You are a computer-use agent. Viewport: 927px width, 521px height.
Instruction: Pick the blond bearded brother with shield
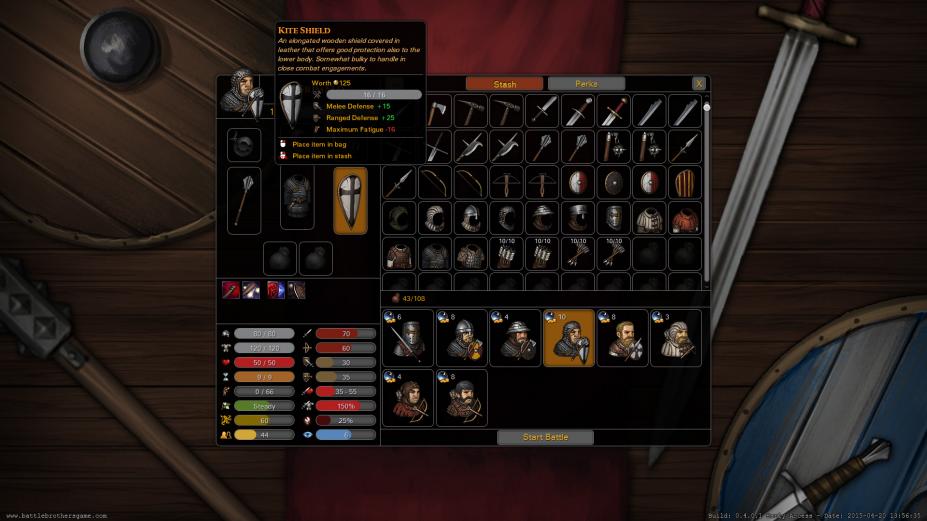coord(622,338)
